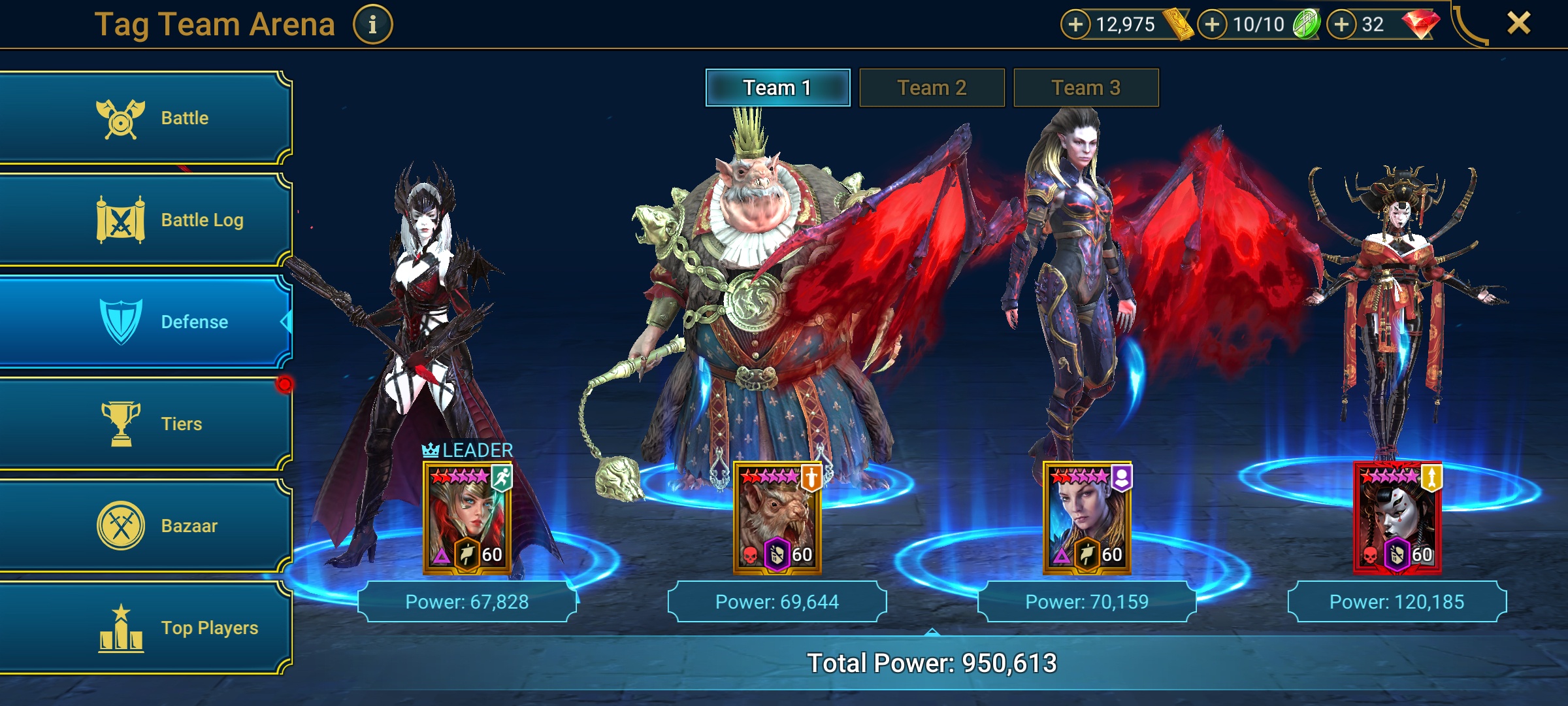Image resolution: width=1568 pixels, height=706 pixels.
Task: Pick the white-masked champion portrait
Action: coord(1397,518)
